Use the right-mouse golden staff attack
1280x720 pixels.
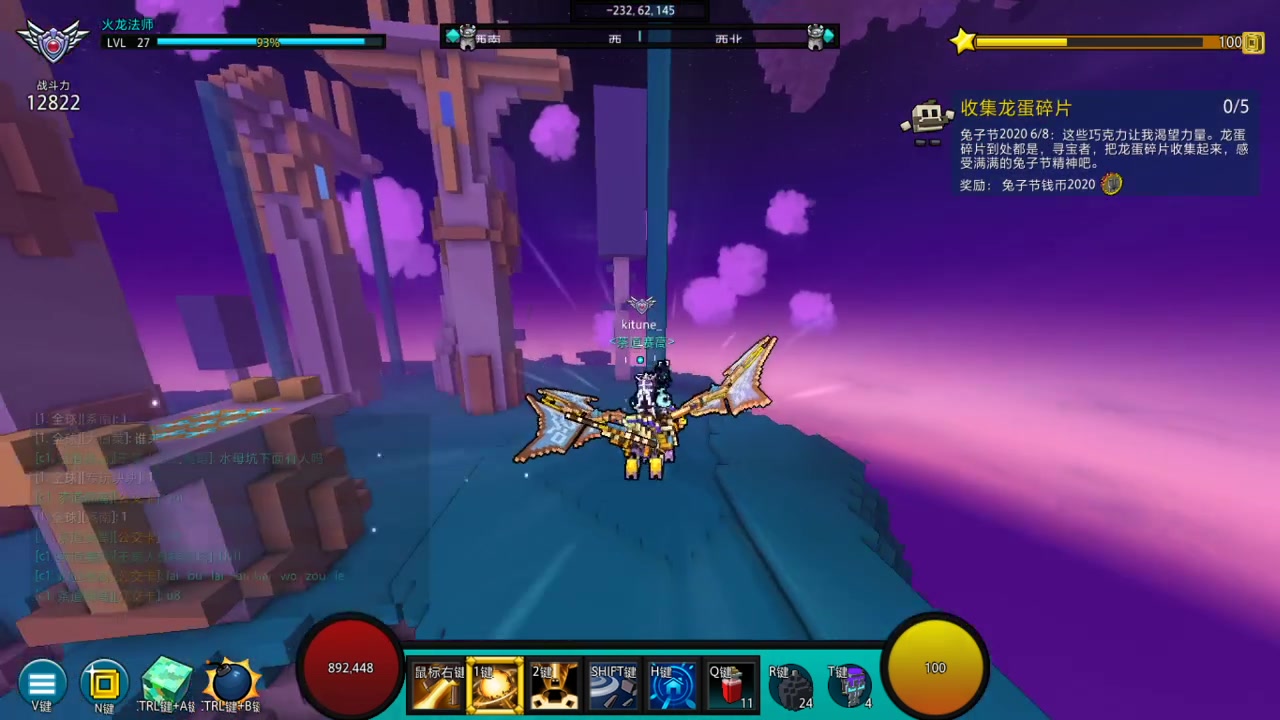(x=438, y=686)
